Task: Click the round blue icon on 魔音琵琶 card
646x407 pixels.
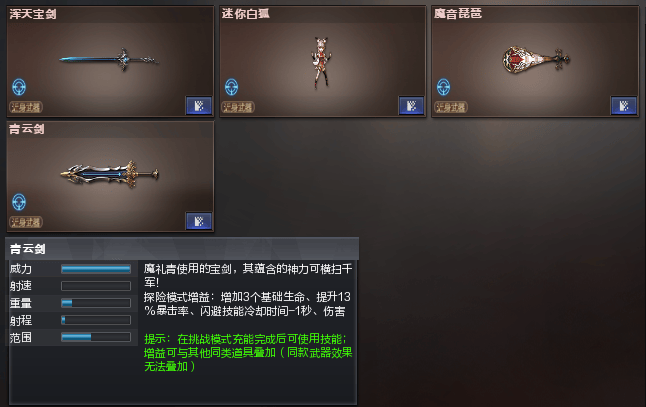Action: tap(444, 87)
